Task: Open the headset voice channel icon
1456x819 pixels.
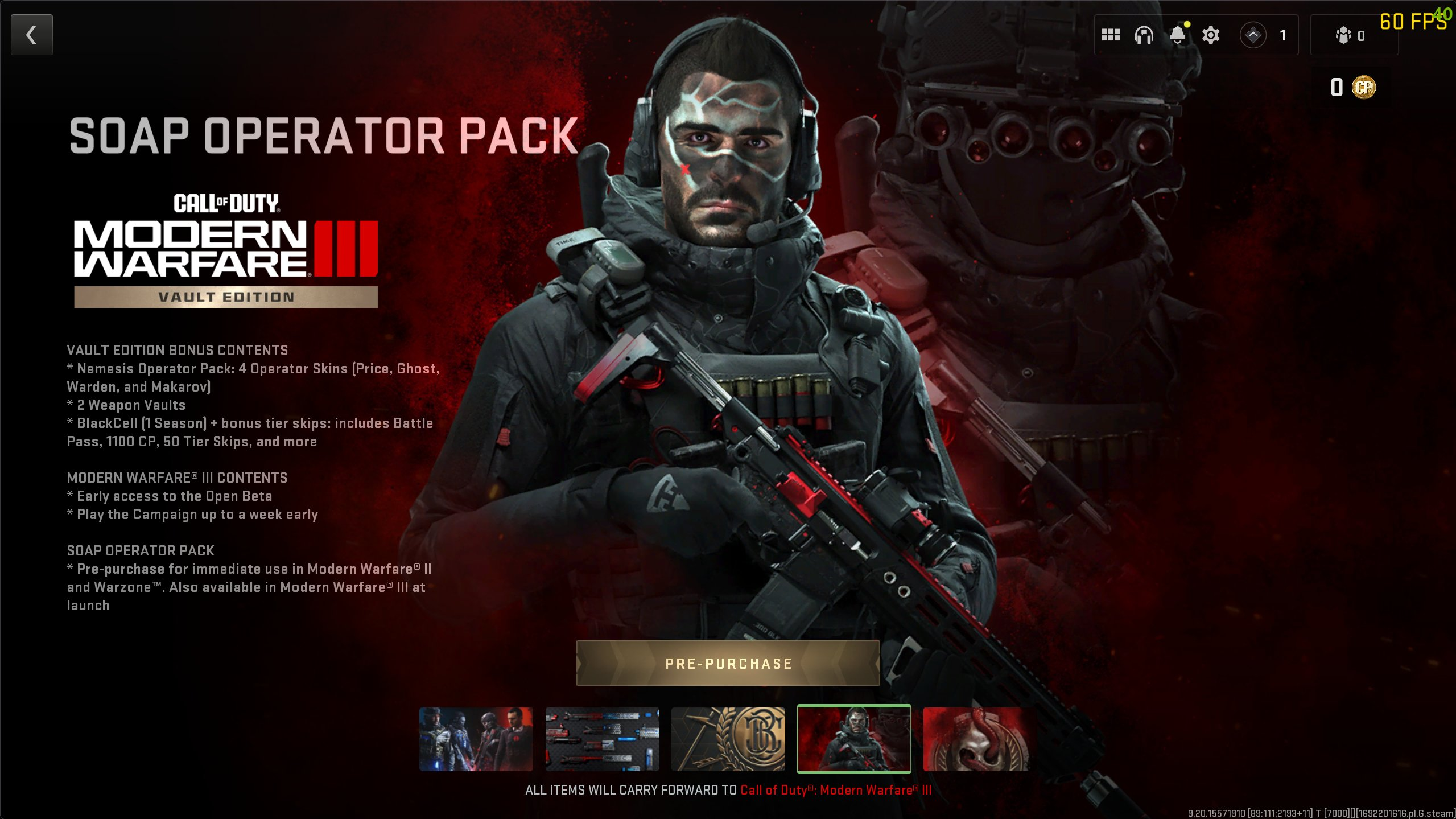Action: coord(1144,35)
